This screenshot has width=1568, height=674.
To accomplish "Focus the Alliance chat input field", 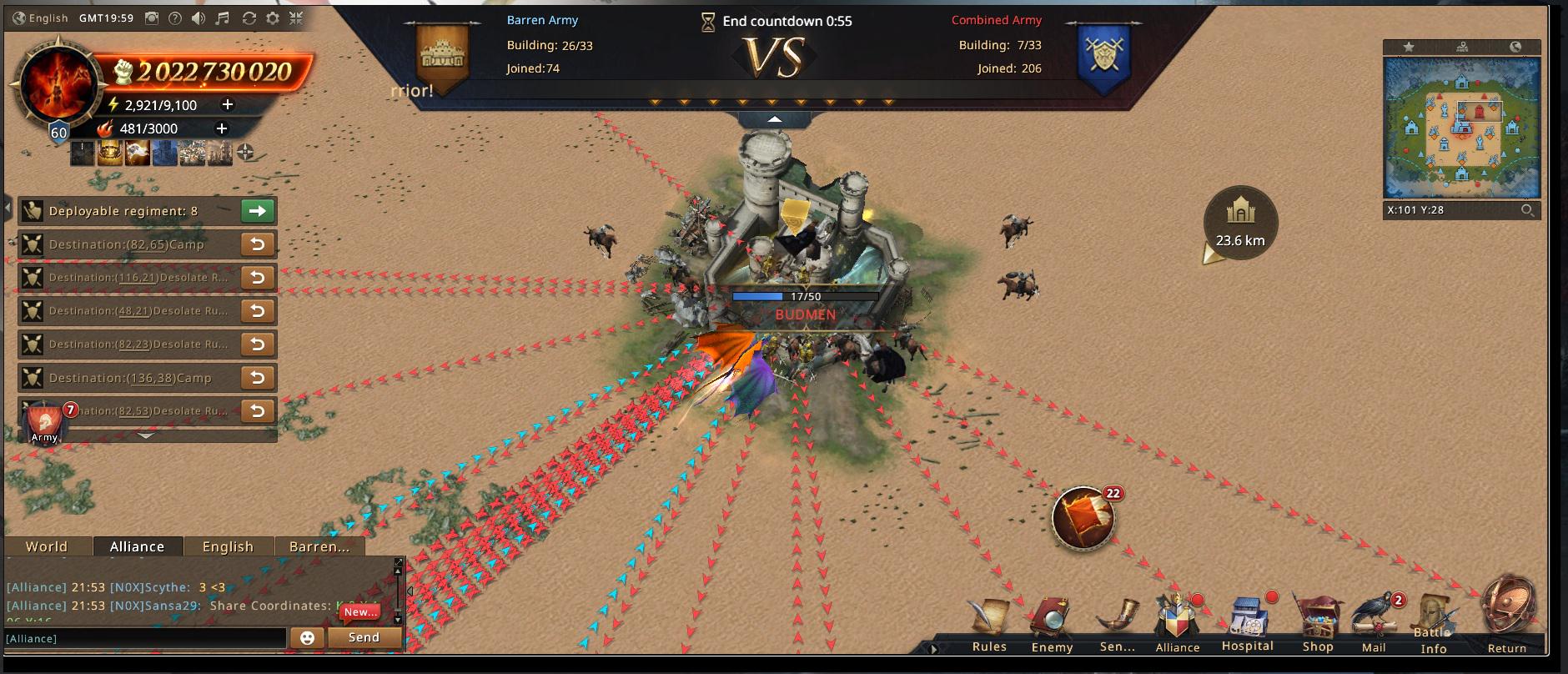I will click(146, 638).
